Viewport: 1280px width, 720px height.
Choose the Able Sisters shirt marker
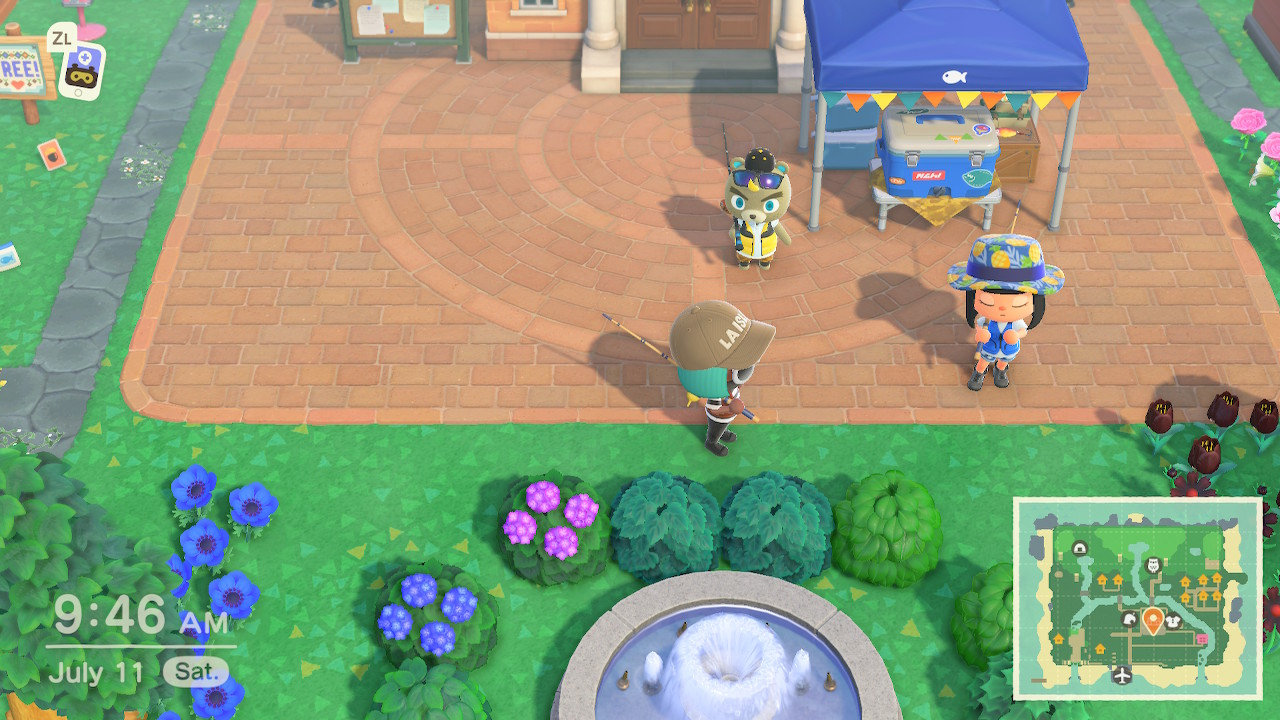coord(1174,621)
